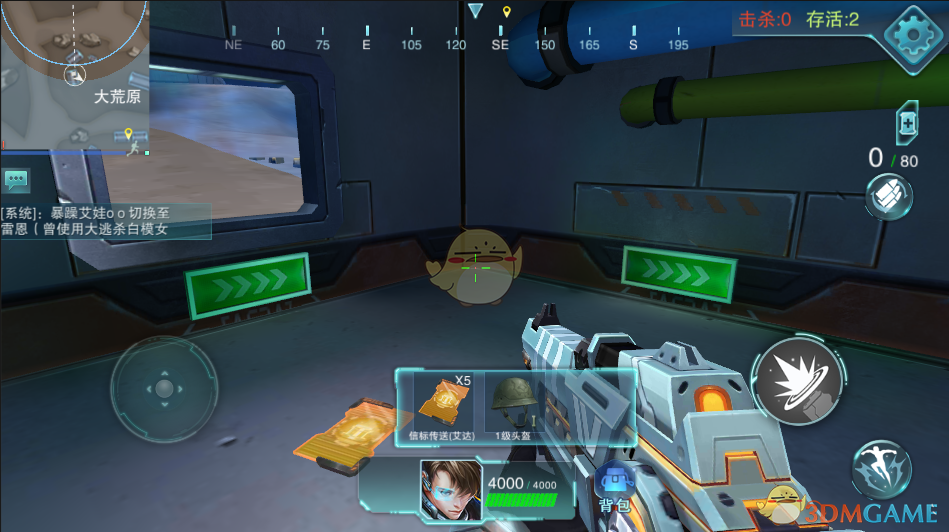949x532 pixels.
Task: Pick up the 信标传送 item
Action: (441, 405)
